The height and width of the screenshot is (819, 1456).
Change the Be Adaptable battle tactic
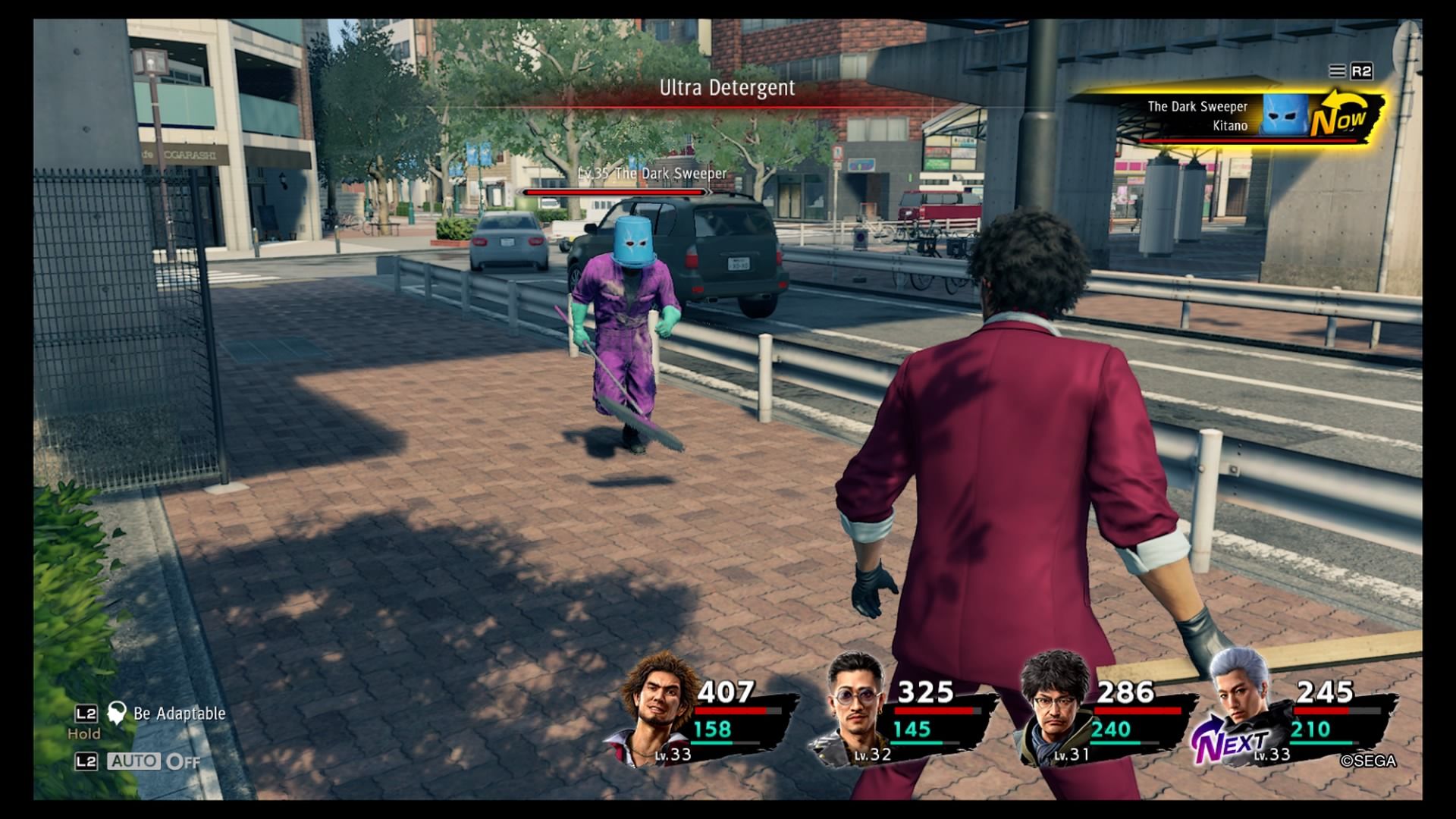[x=179, y=714]
